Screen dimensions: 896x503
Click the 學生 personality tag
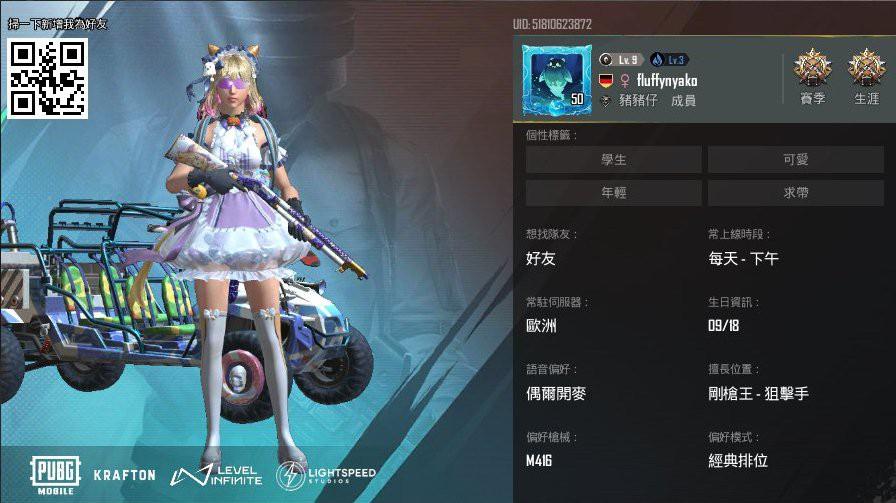point(613,159)
